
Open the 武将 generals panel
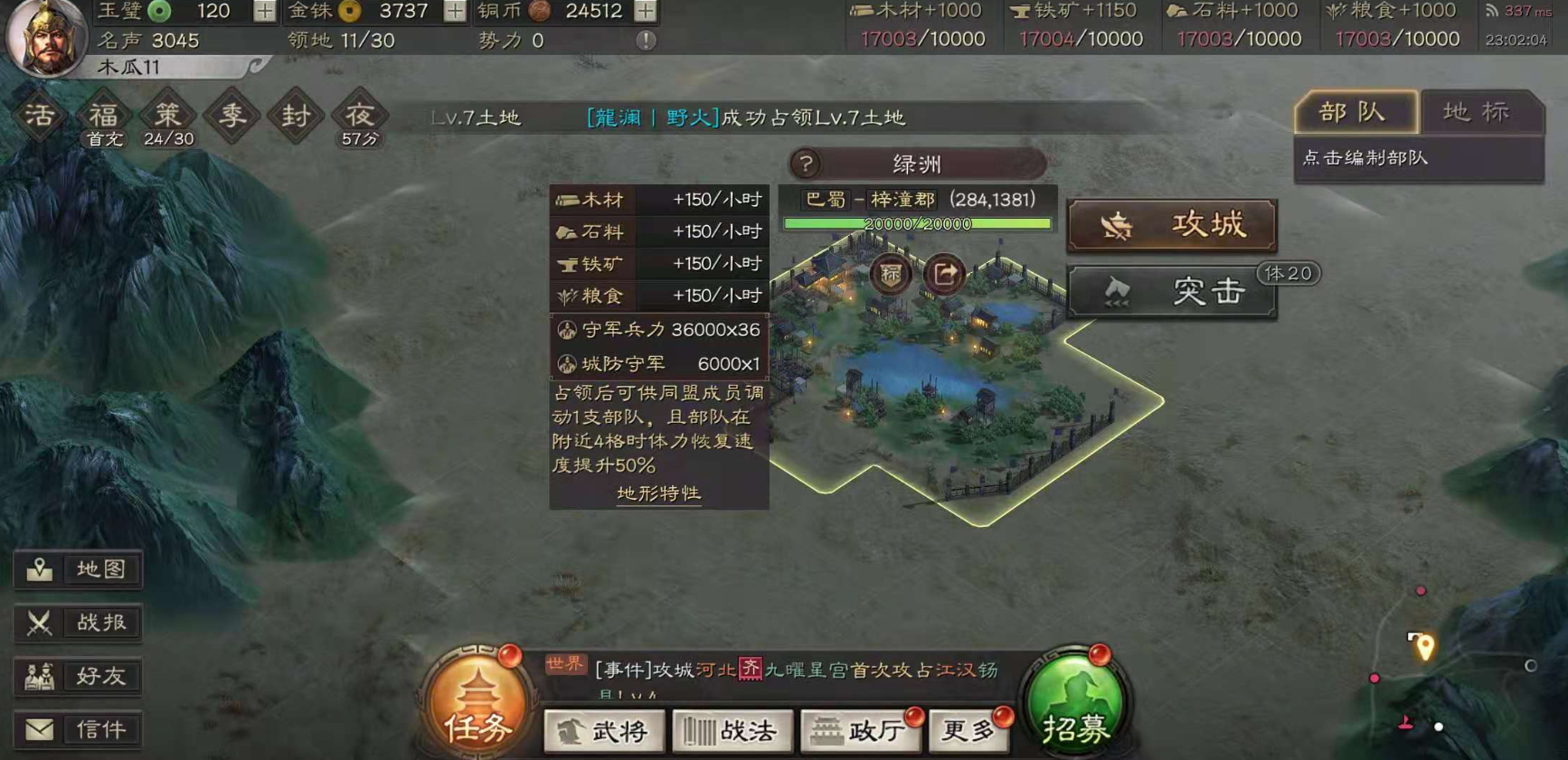[x=602, y=732]
